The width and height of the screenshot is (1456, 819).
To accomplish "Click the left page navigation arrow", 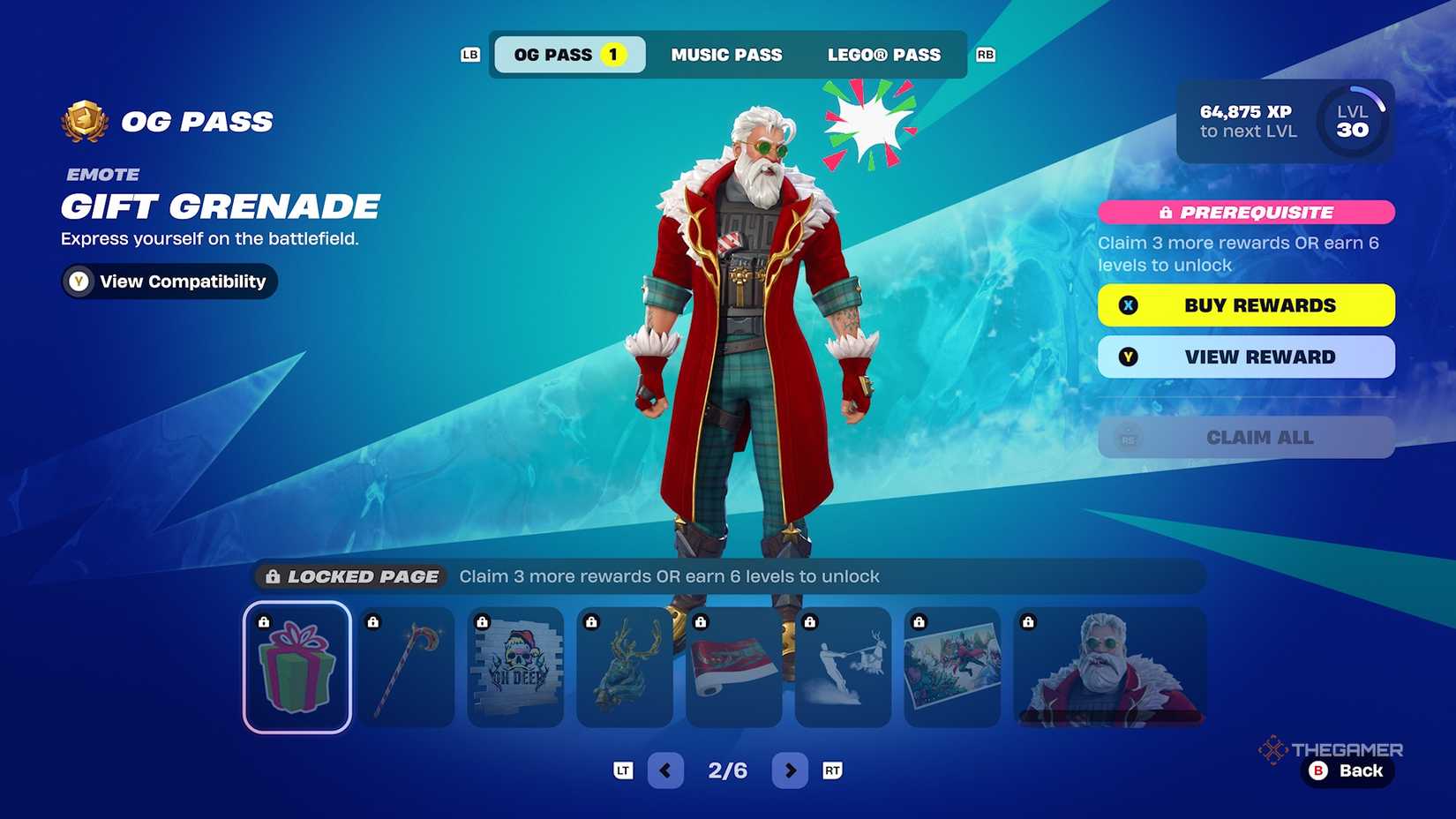I will tap(665, 770).
